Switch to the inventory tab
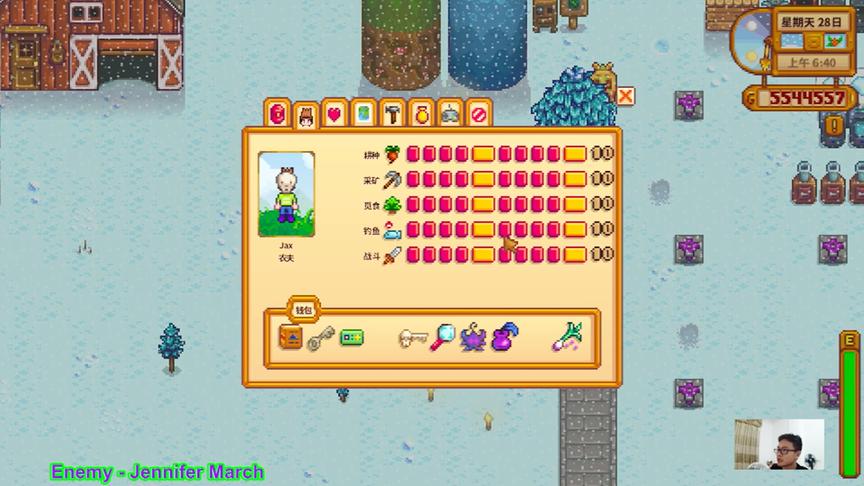Image resolution: width=864 pixels, height=486 pixels. coord(278,114)
